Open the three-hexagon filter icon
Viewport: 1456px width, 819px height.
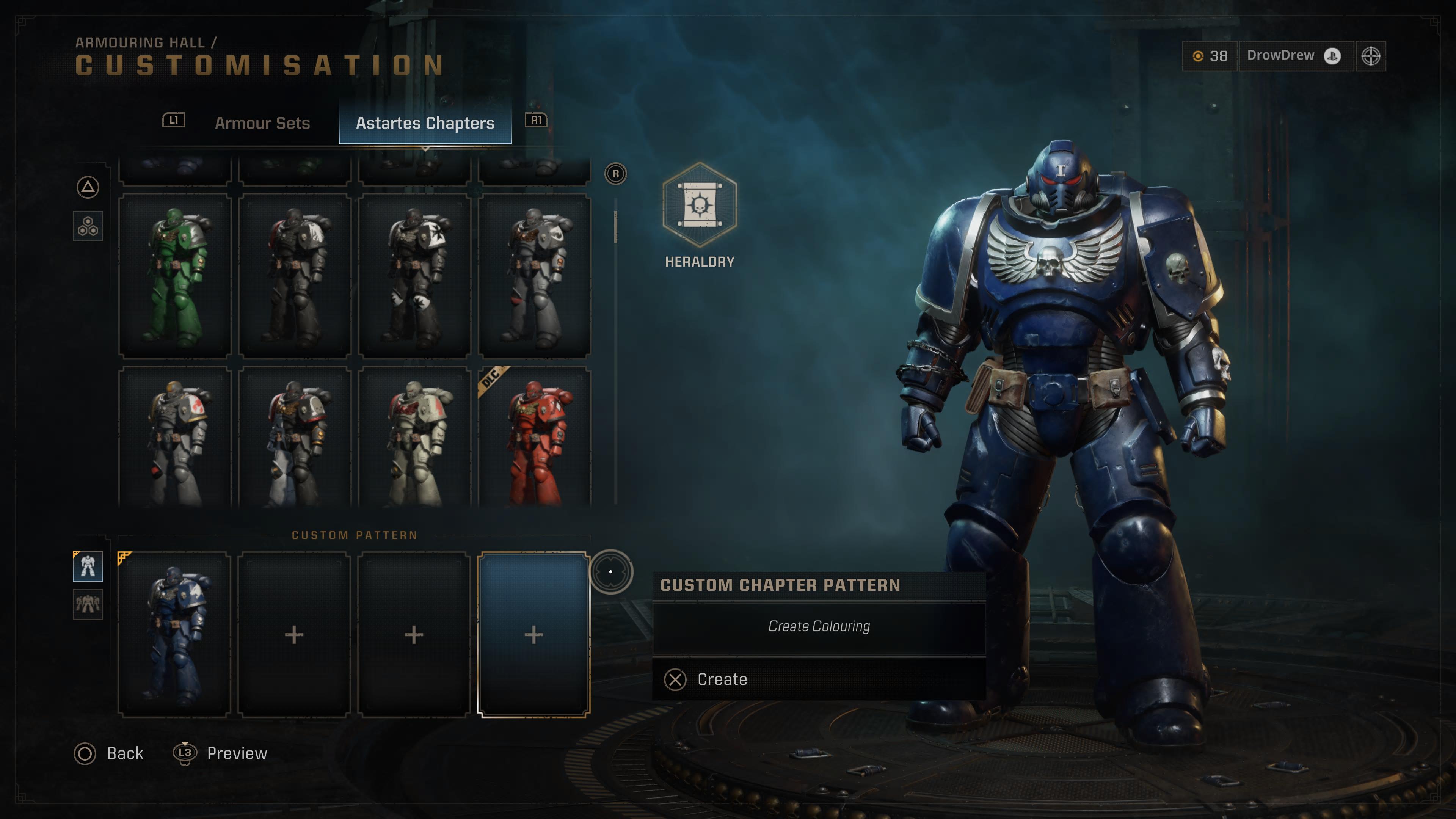click(x=88, y=227)
